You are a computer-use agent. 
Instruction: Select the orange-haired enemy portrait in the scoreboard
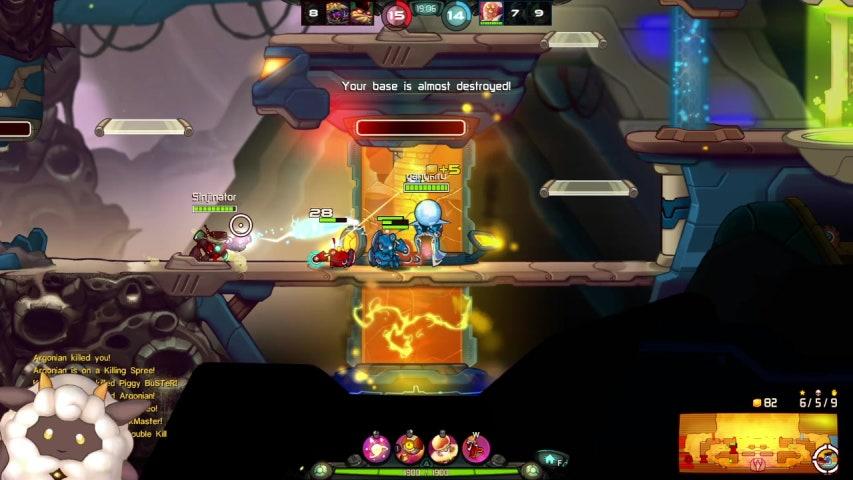click(491, 12)
